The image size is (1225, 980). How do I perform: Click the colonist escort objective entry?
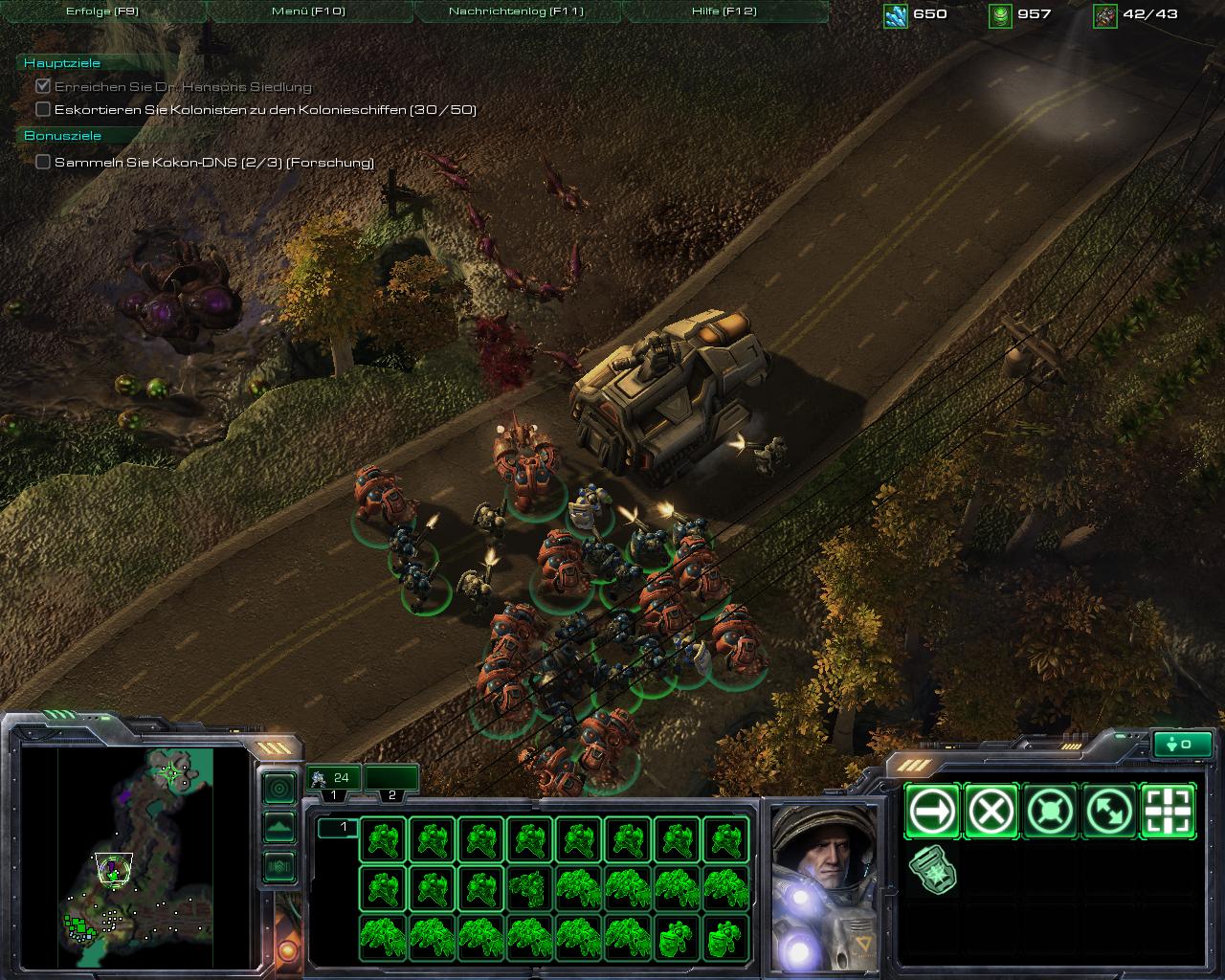pyautogui.click(x=265, y=110)
